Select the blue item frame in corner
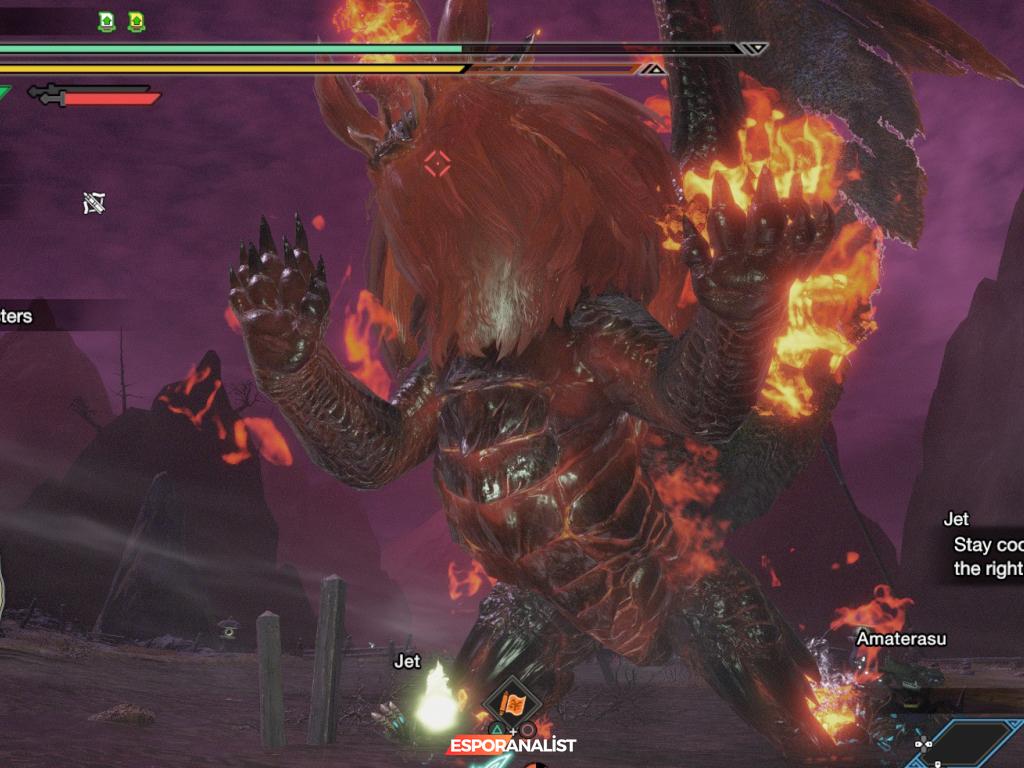Screen dimensions: 1024x768 970,744
